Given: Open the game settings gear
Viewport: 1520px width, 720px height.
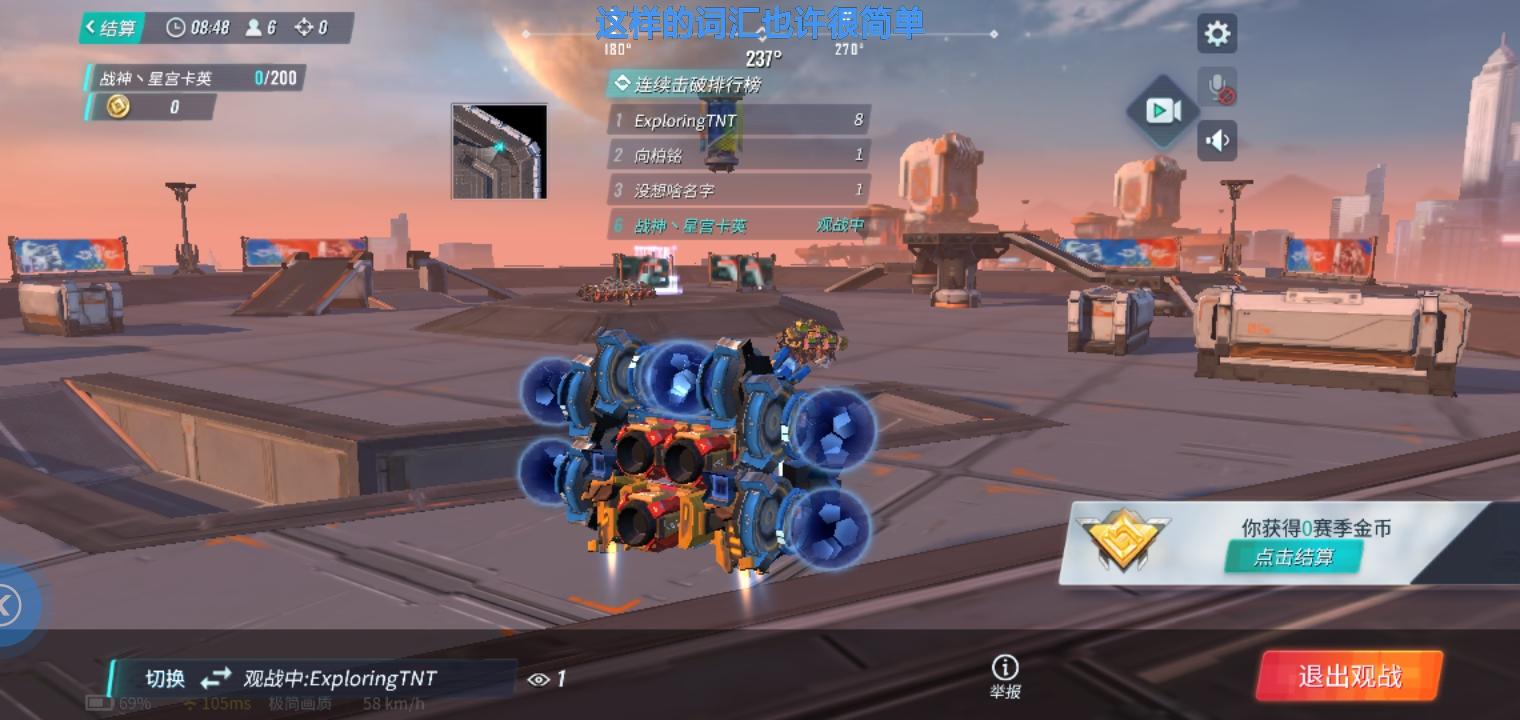Looking at the screenshot, I should pyautogui.click(x=1216, y=33).
